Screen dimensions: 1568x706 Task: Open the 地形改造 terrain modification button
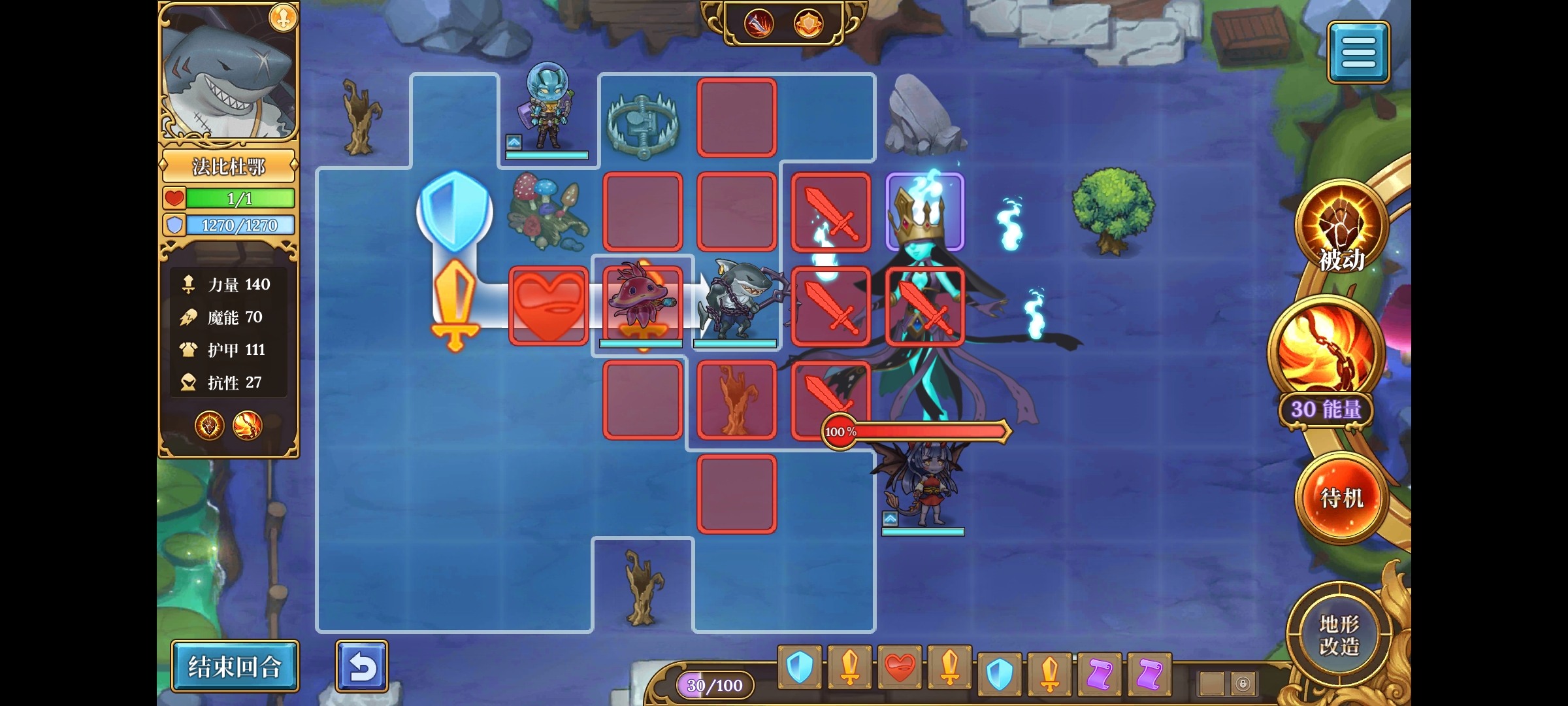1339,634
